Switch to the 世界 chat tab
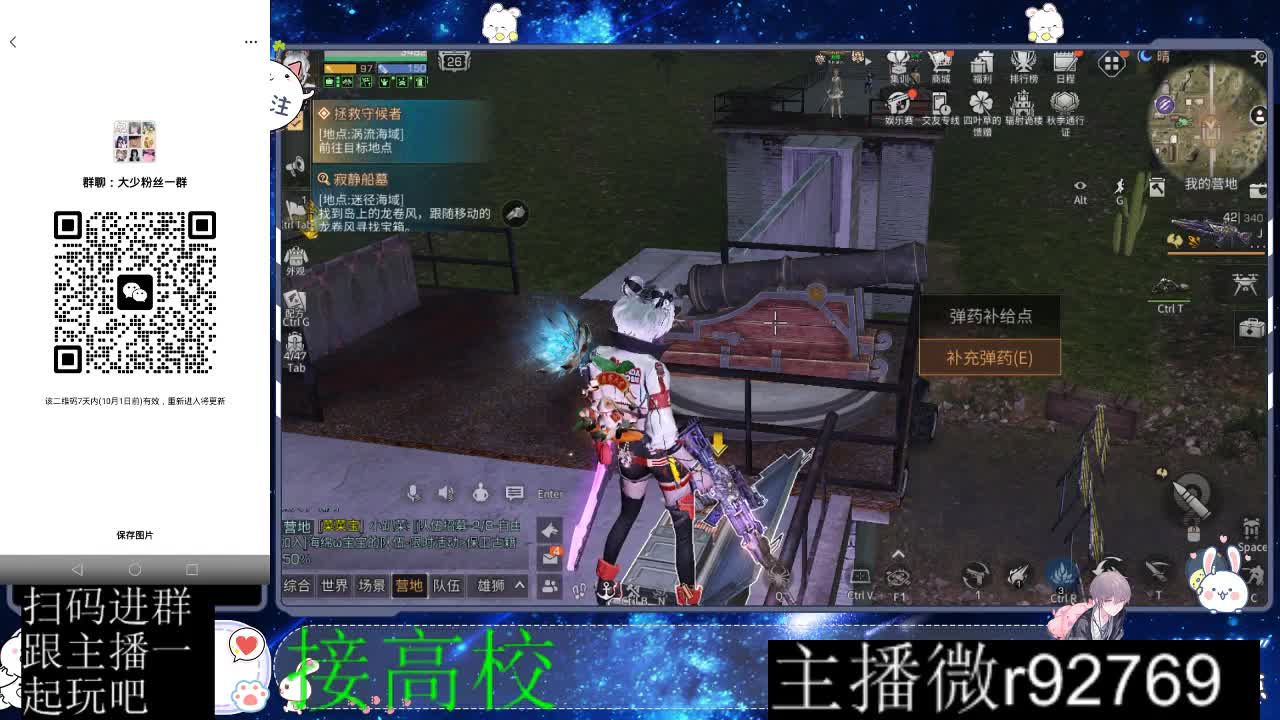The height and width of the screenshot is (720, 1280). 335,584
